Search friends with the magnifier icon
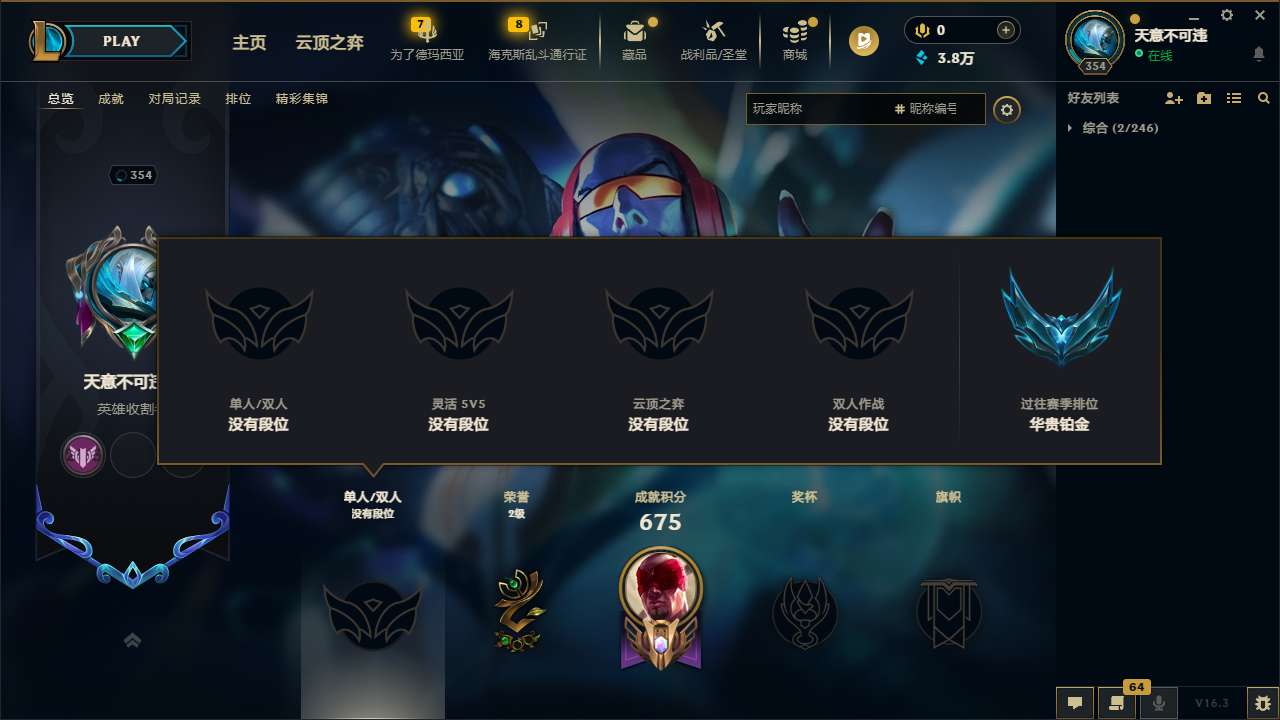 (x=1263, y=98)
